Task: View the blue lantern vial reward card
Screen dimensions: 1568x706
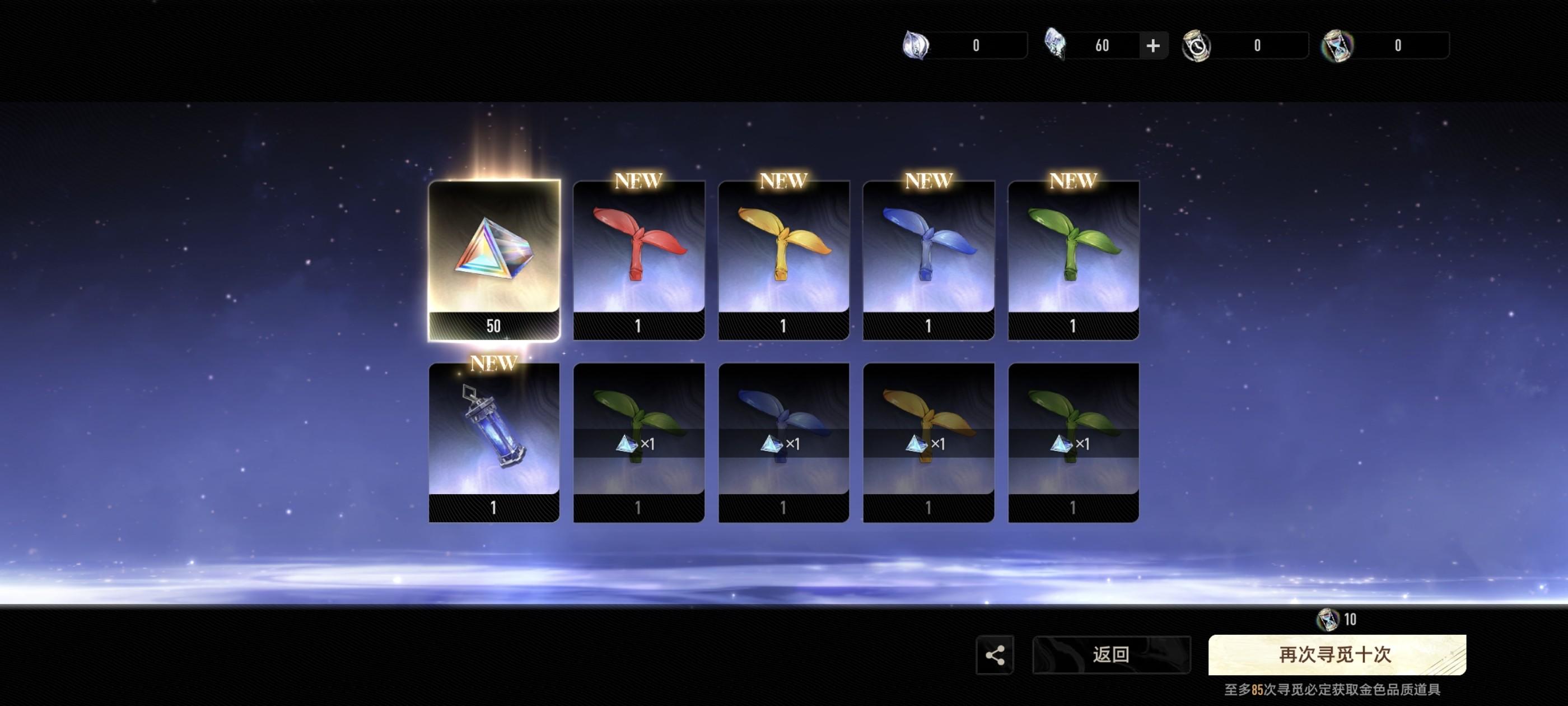Action: click(494, 441)
